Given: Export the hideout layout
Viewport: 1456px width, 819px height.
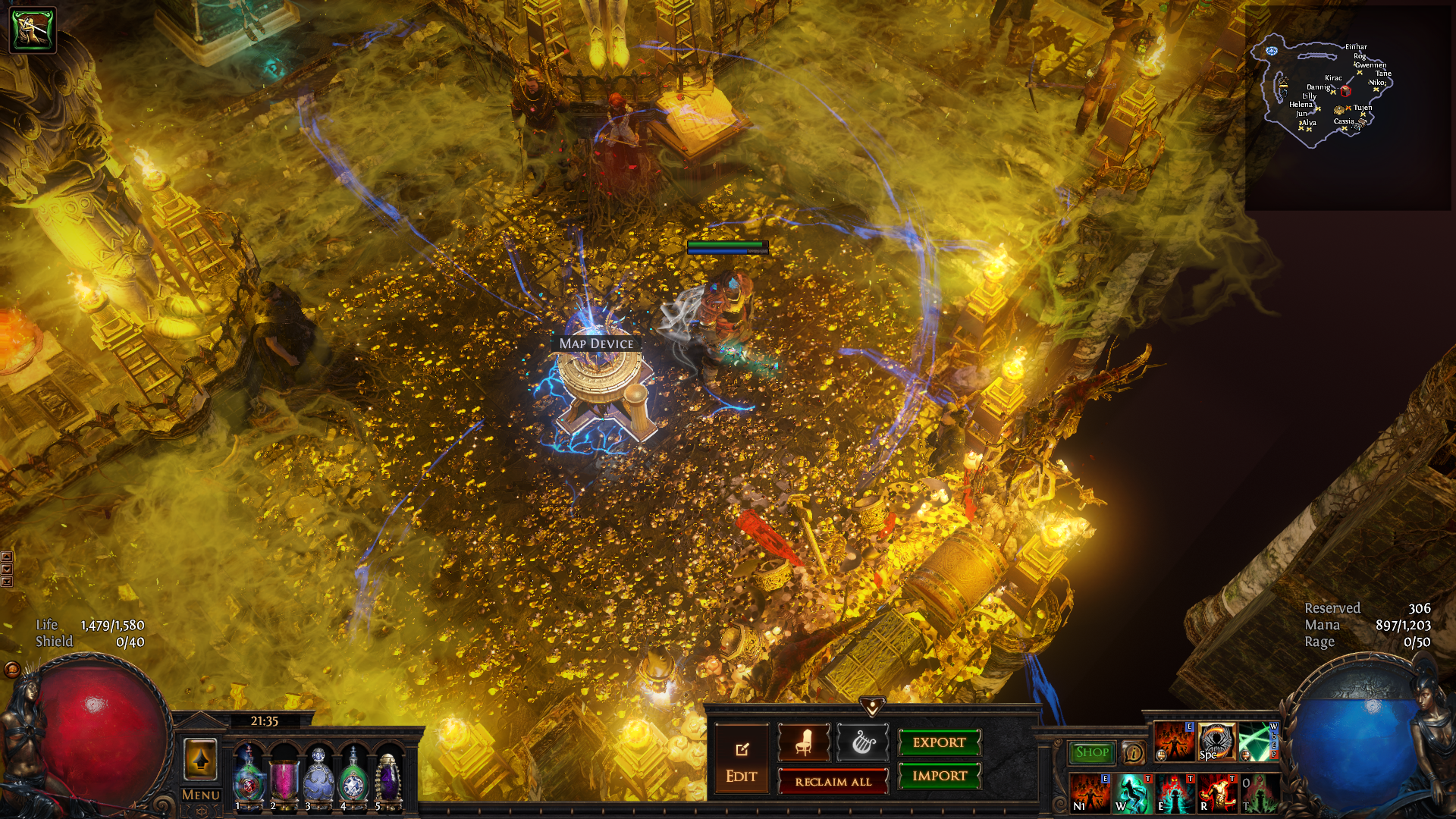Looking at the screenshot, I should [939, 742].
